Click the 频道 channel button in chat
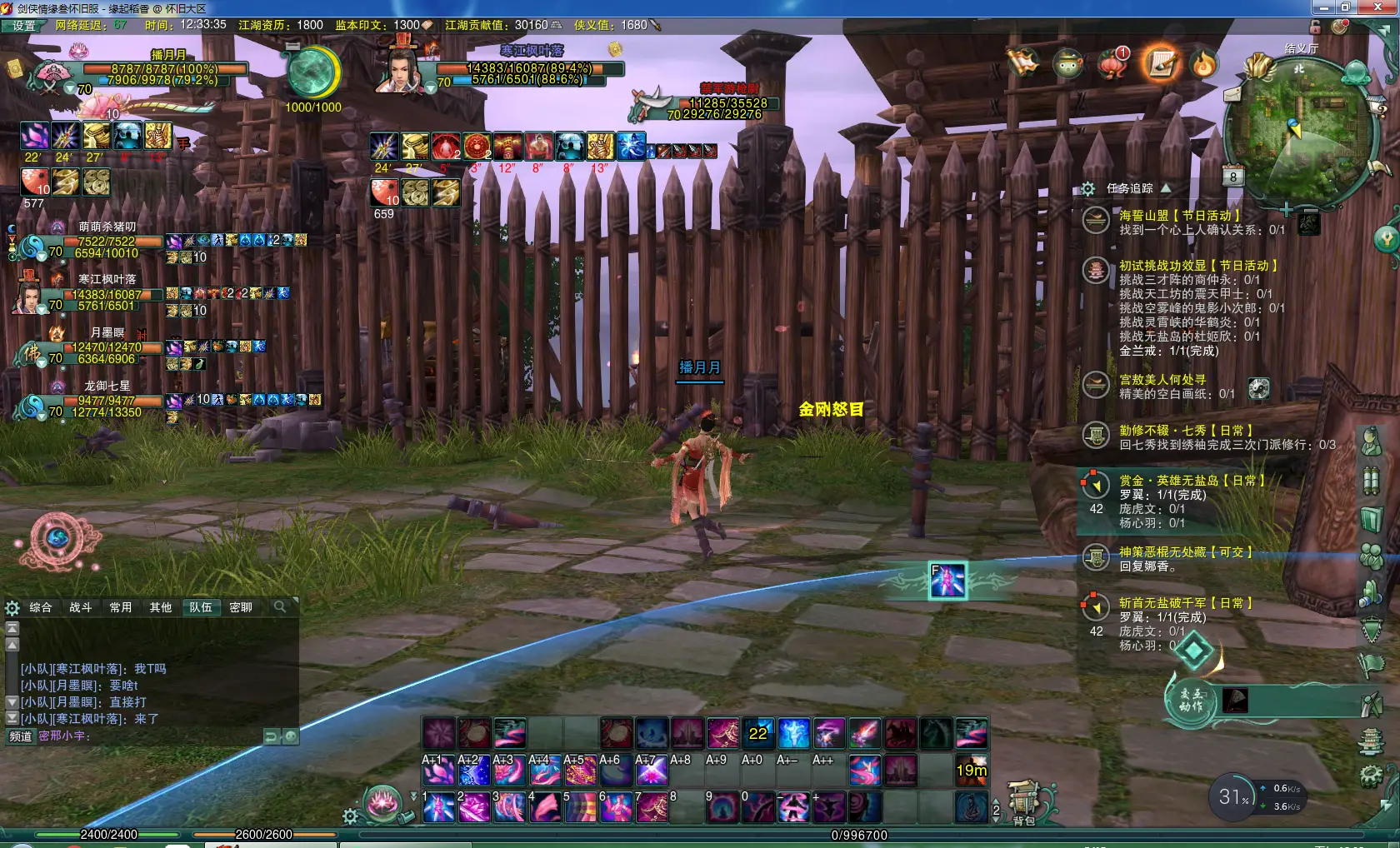The width and height of the screenshot is (1400, 848). click(x=21, y=736)
